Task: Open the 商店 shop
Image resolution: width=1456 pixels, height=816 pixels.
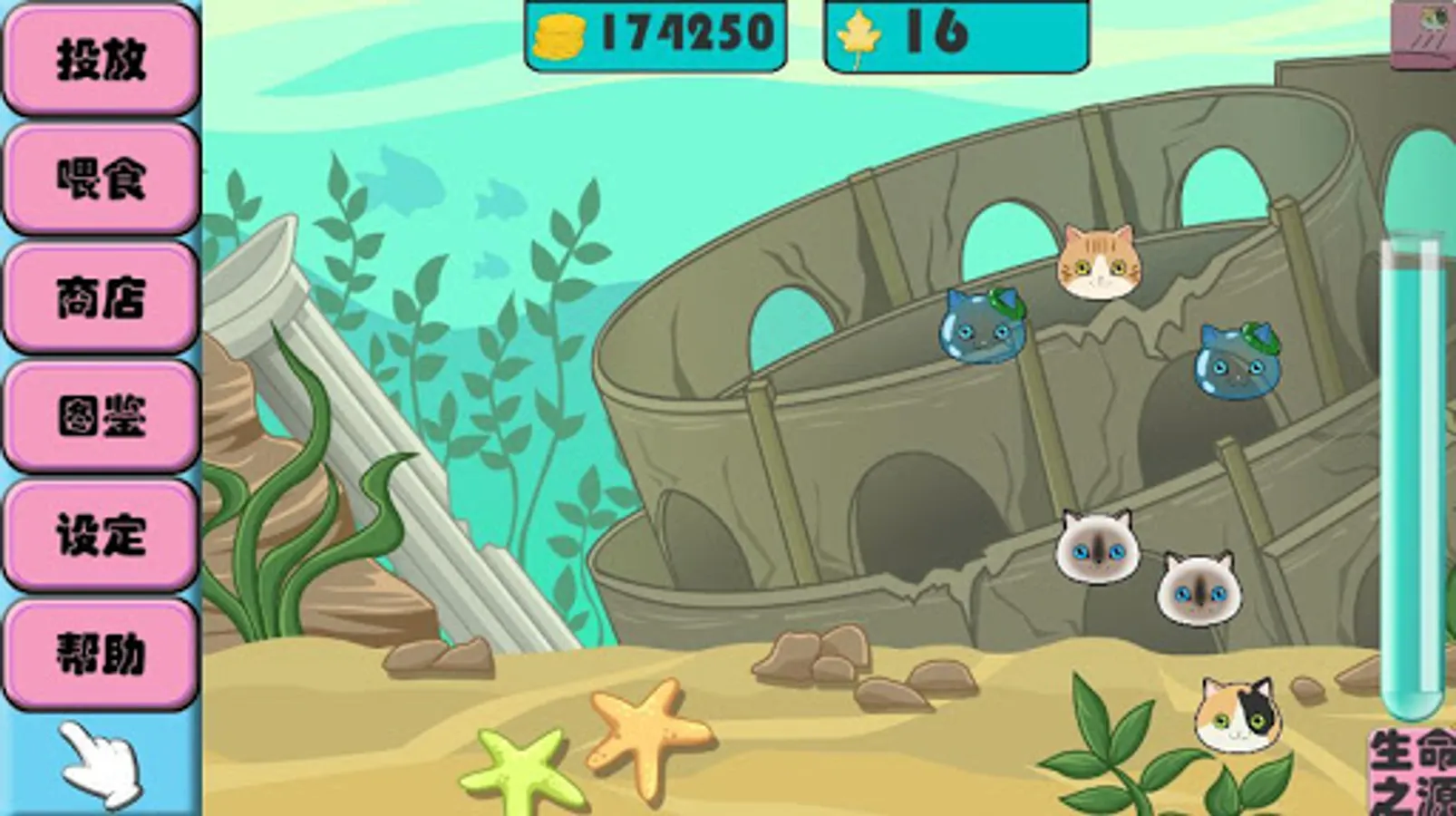Action: pos(102,299)
